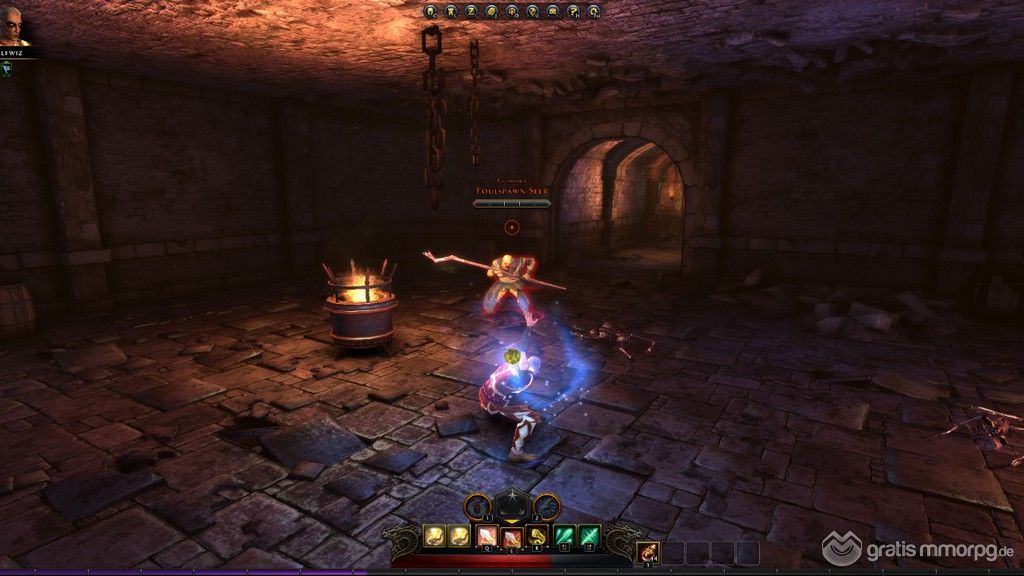Trigger the central hexagon action point ability
Image resolution: width=1024 pixels, height=576 pixels.
click(511, 506)
